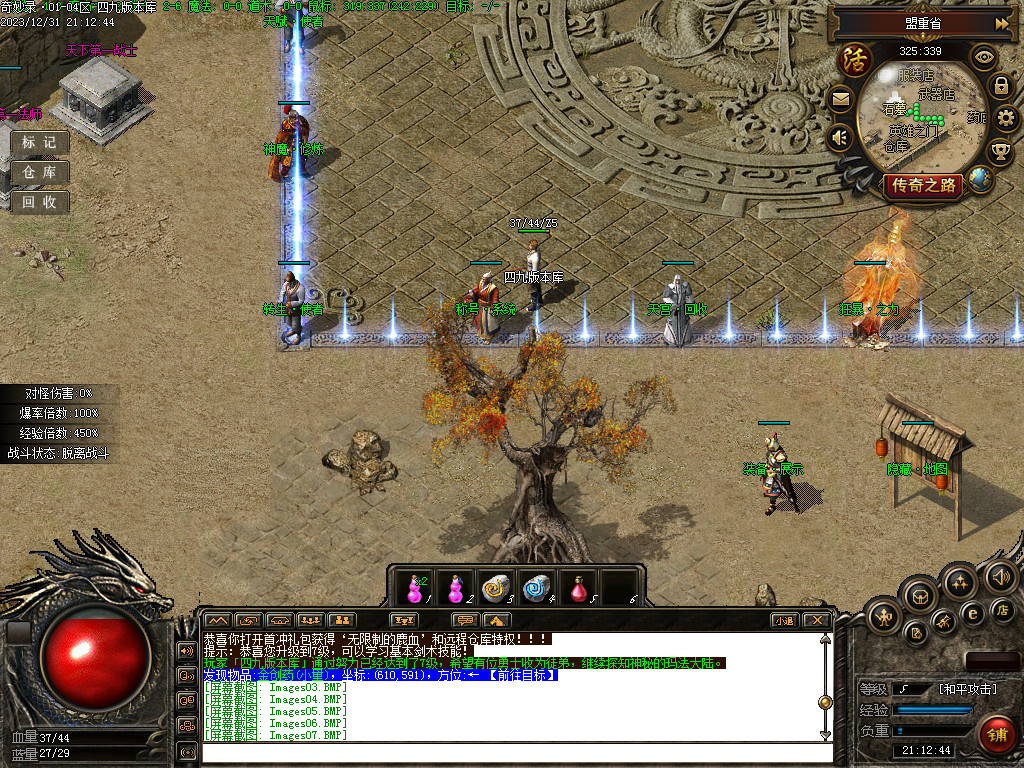Click the red 活 activity icon
Screen dimensions: 1024x768
[855, 58]
